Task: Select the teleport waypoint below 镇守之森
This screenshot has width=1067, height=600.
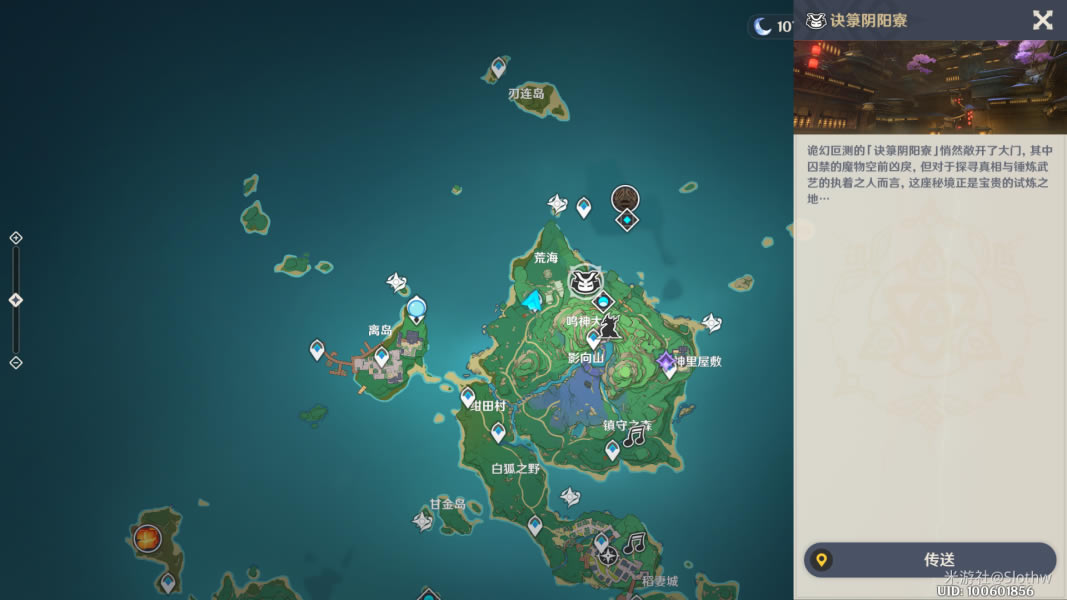Action: click(x=612, y=451)
